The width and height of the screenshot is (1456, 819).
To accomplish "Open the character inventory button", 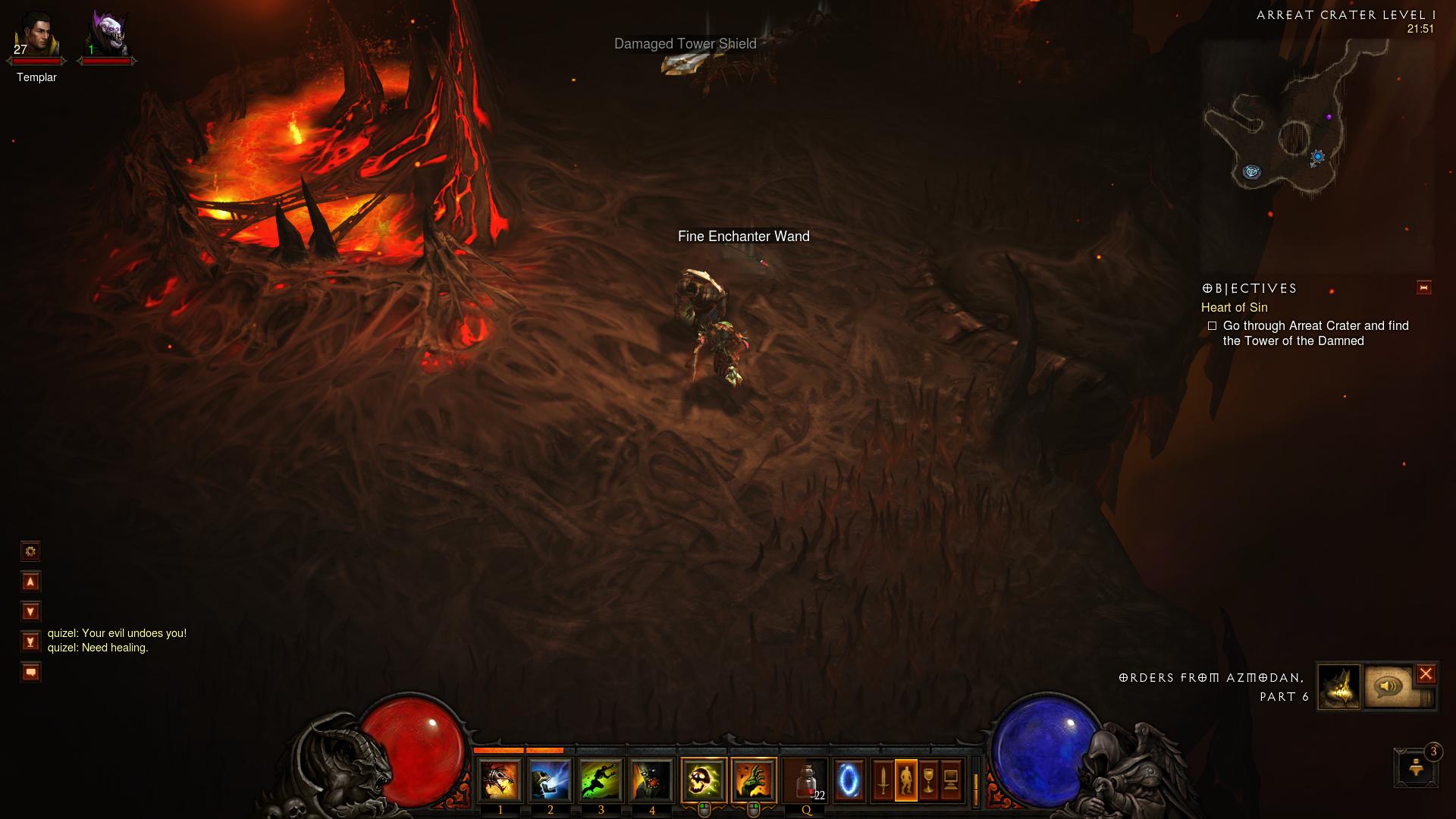I will 905,780.
